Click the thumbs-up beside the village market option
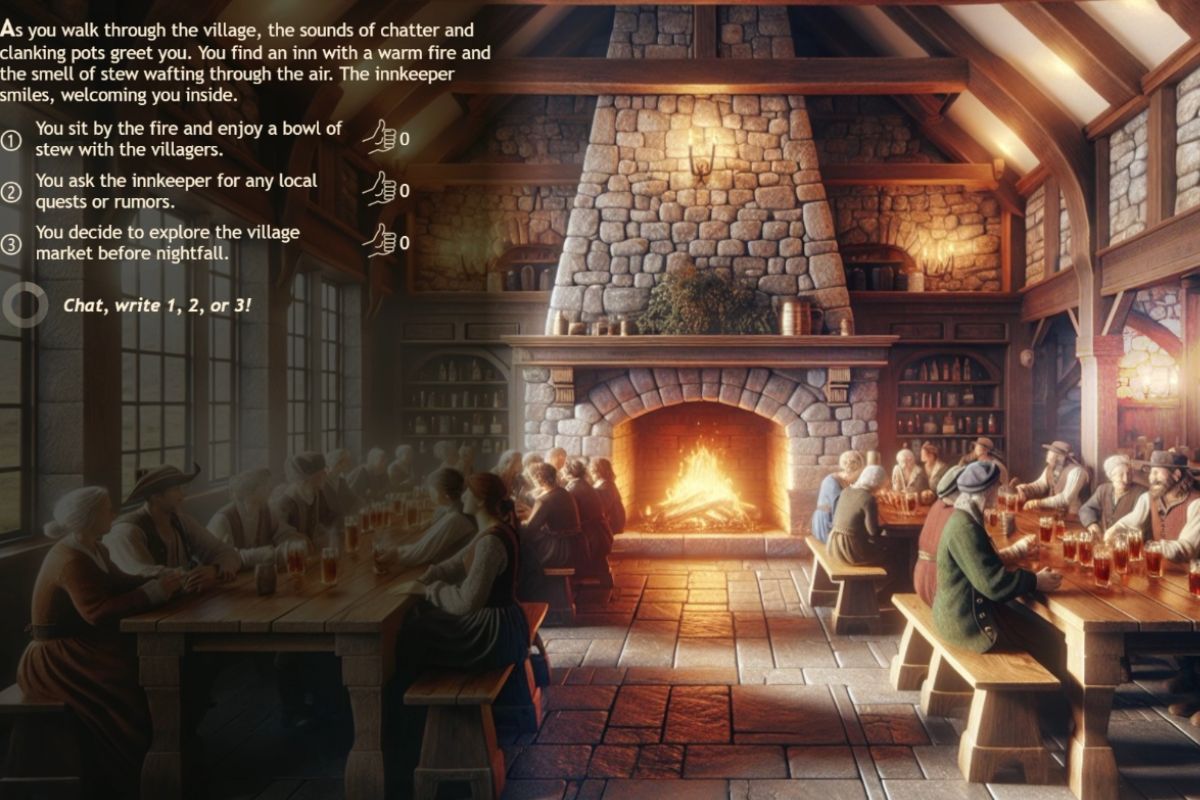The image size is (1200, 800). tap(379, 240)
